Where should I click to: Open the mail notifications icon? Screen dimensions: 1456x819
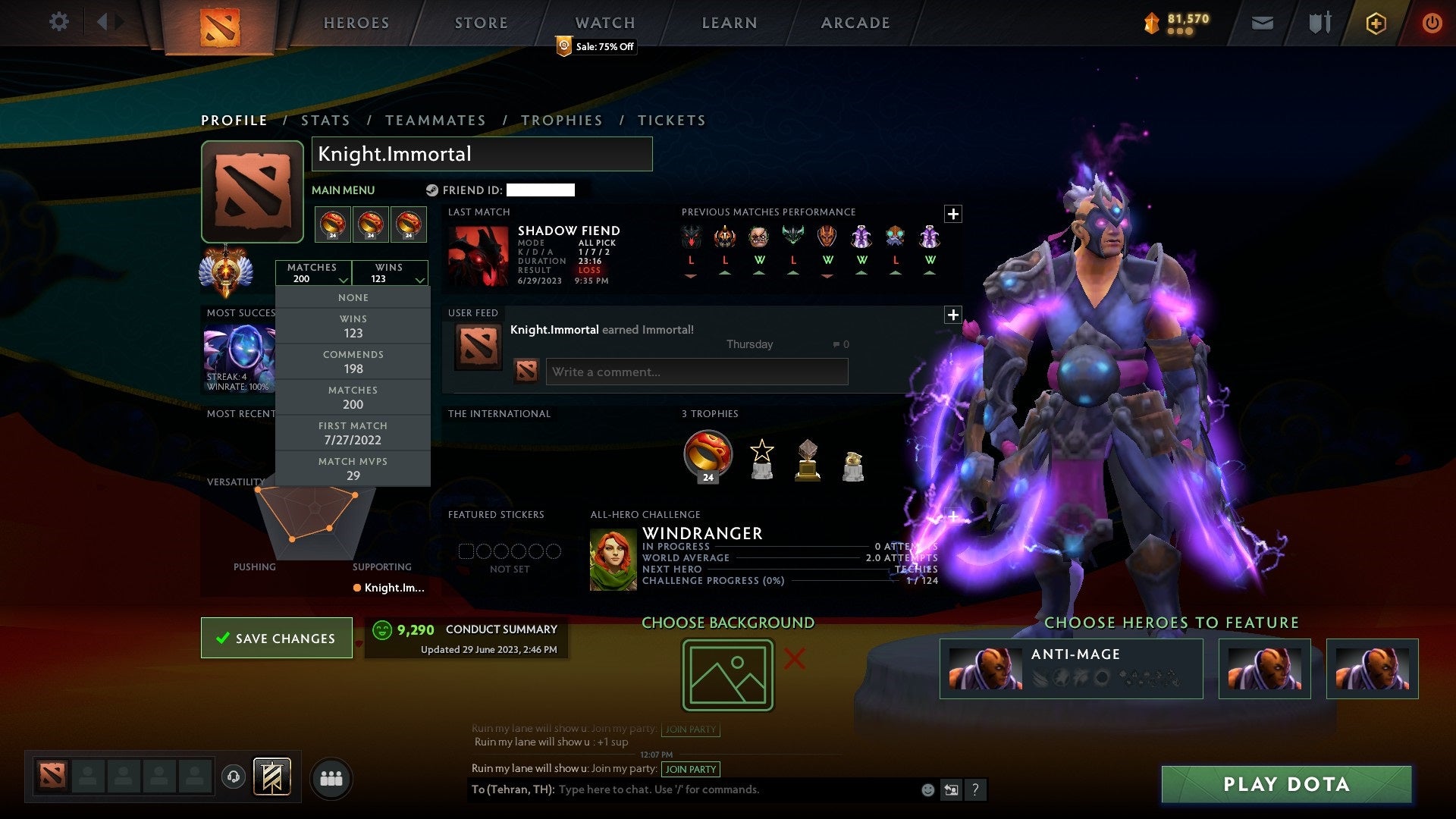tap(1262, 23)
